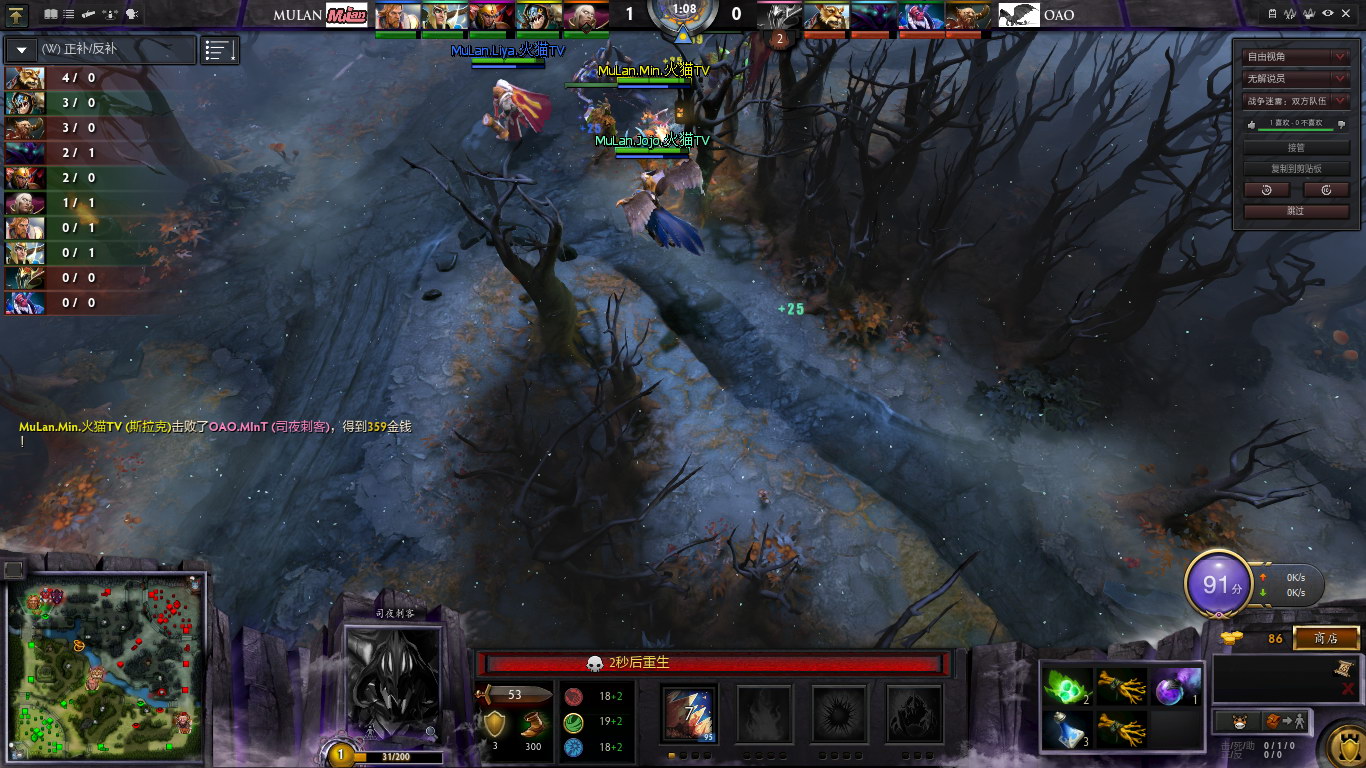Screen dimensions: 1366x768
Task: Open the 商店 shop button
Action: tap(1326, 638)
